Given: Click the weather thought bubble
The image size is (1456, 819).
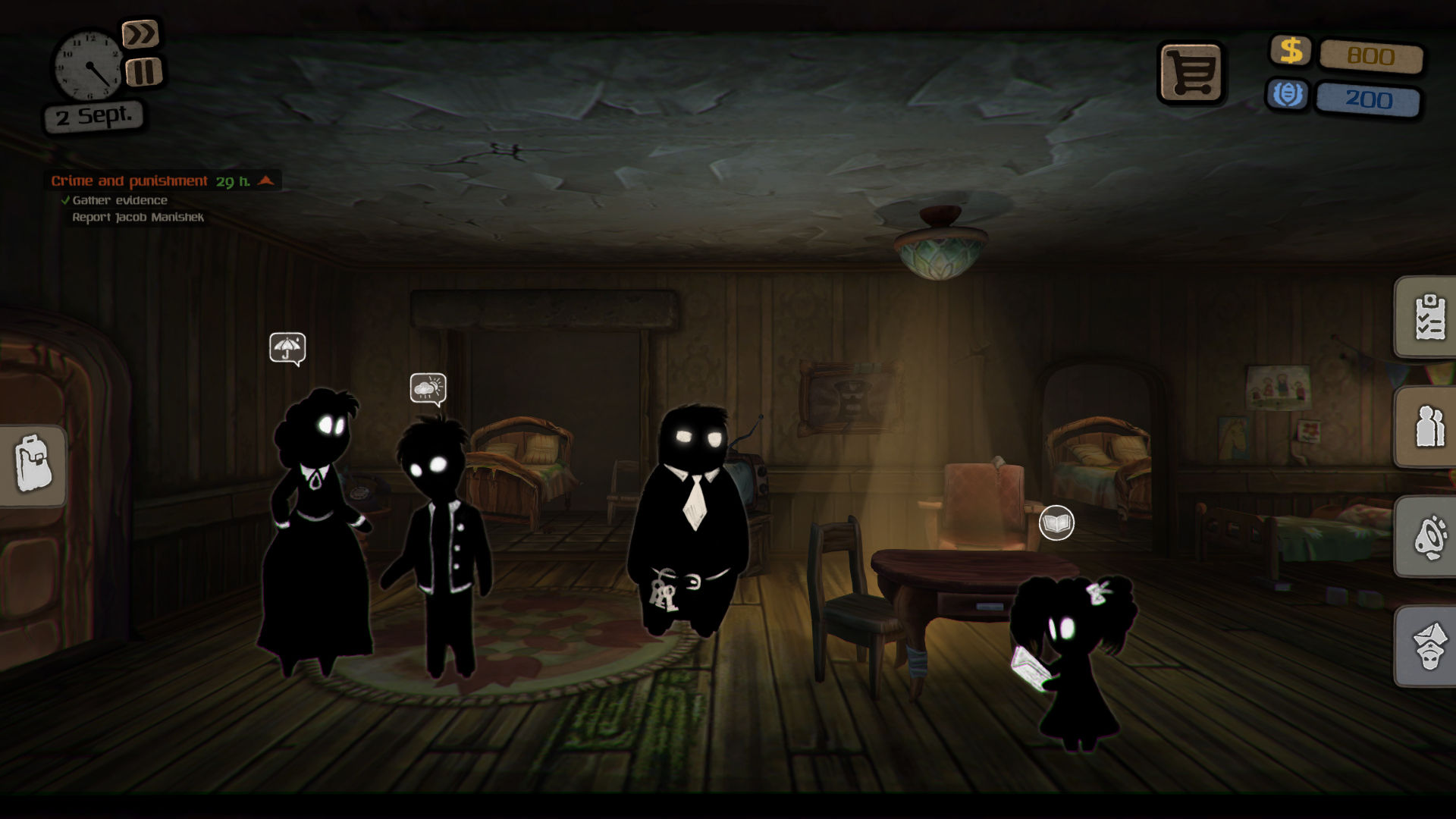Looking at the screenshot, I should tap(427, 388).
